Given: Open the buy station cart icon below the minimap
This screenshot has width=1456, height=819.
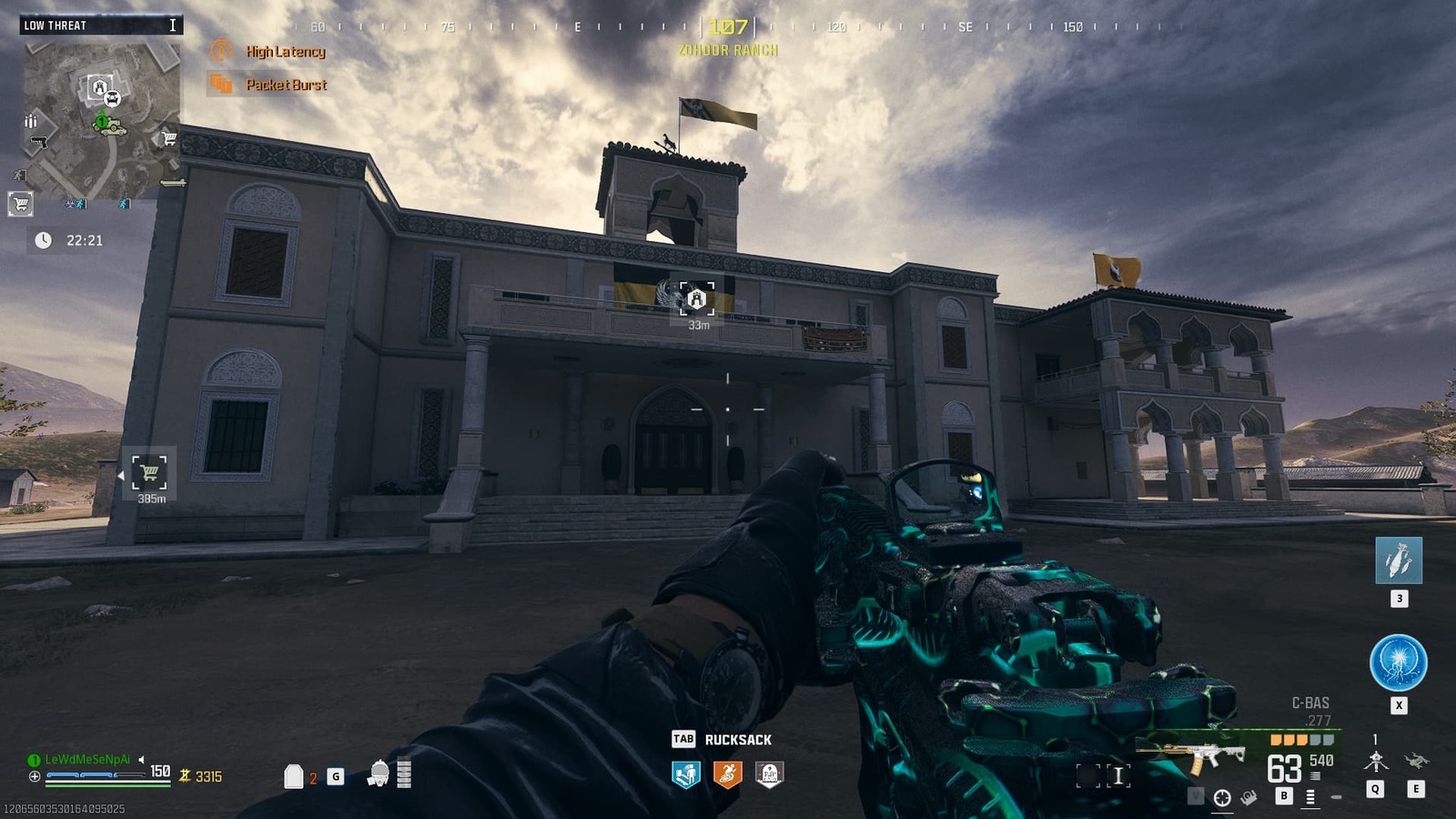Looking at the screenshot, I should click(19, 204).
